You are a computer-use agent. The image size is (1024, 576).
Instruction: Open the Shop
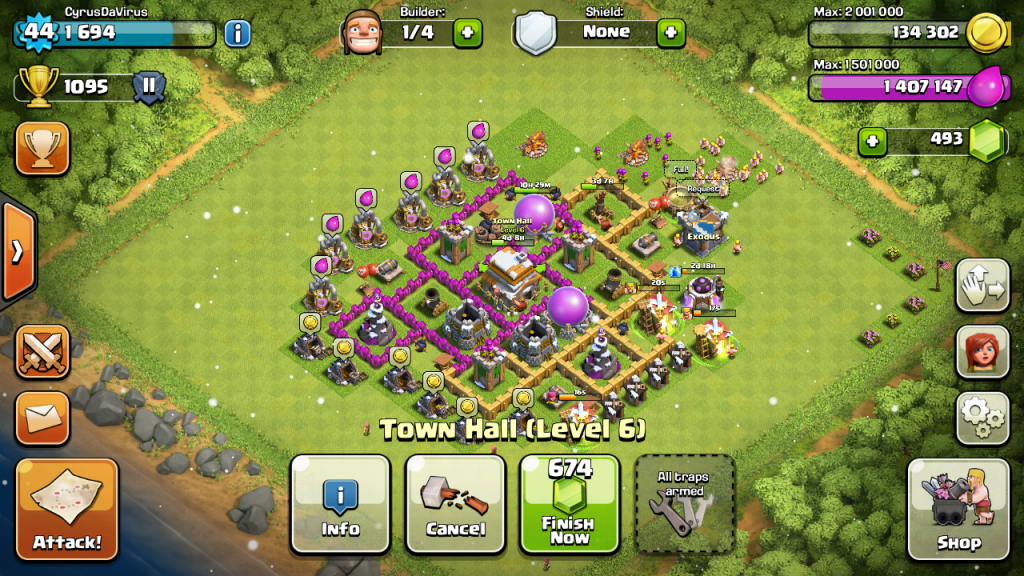click(957, 508)
